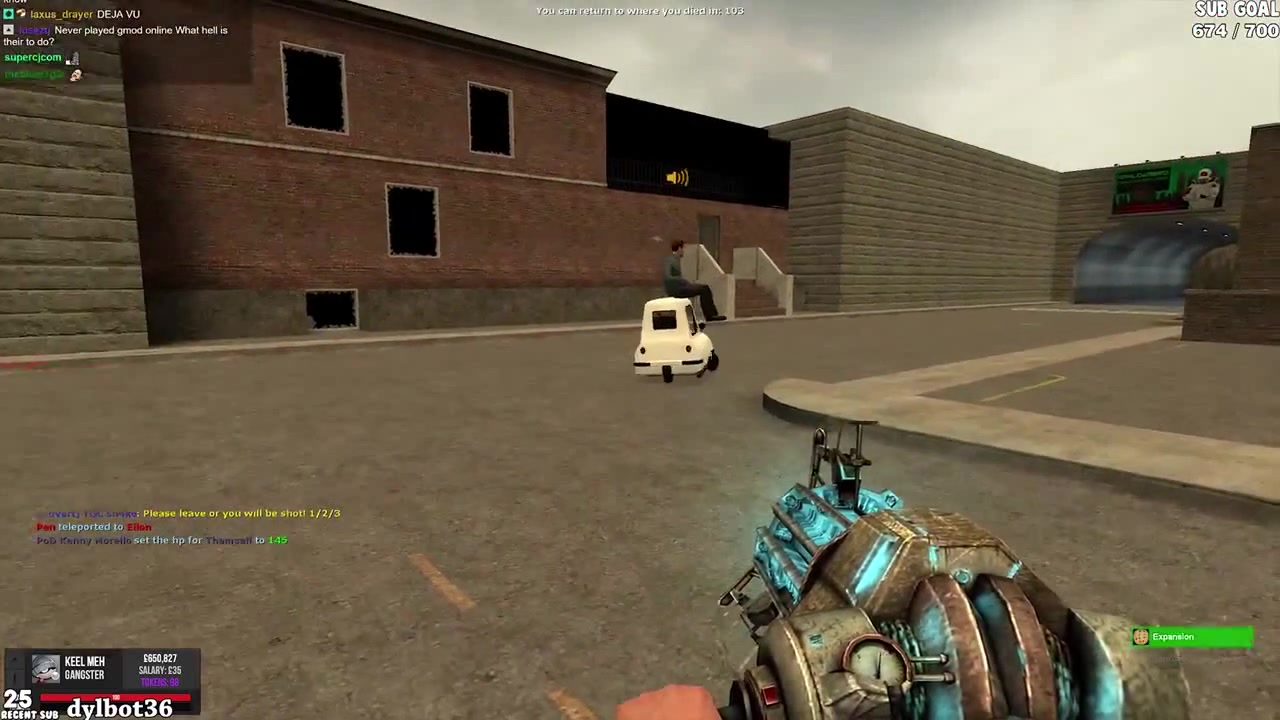The height and width of the screenshot is (720, 1280).
Task: Click the SALARY: £35 display
Action: tap(160, 670)
